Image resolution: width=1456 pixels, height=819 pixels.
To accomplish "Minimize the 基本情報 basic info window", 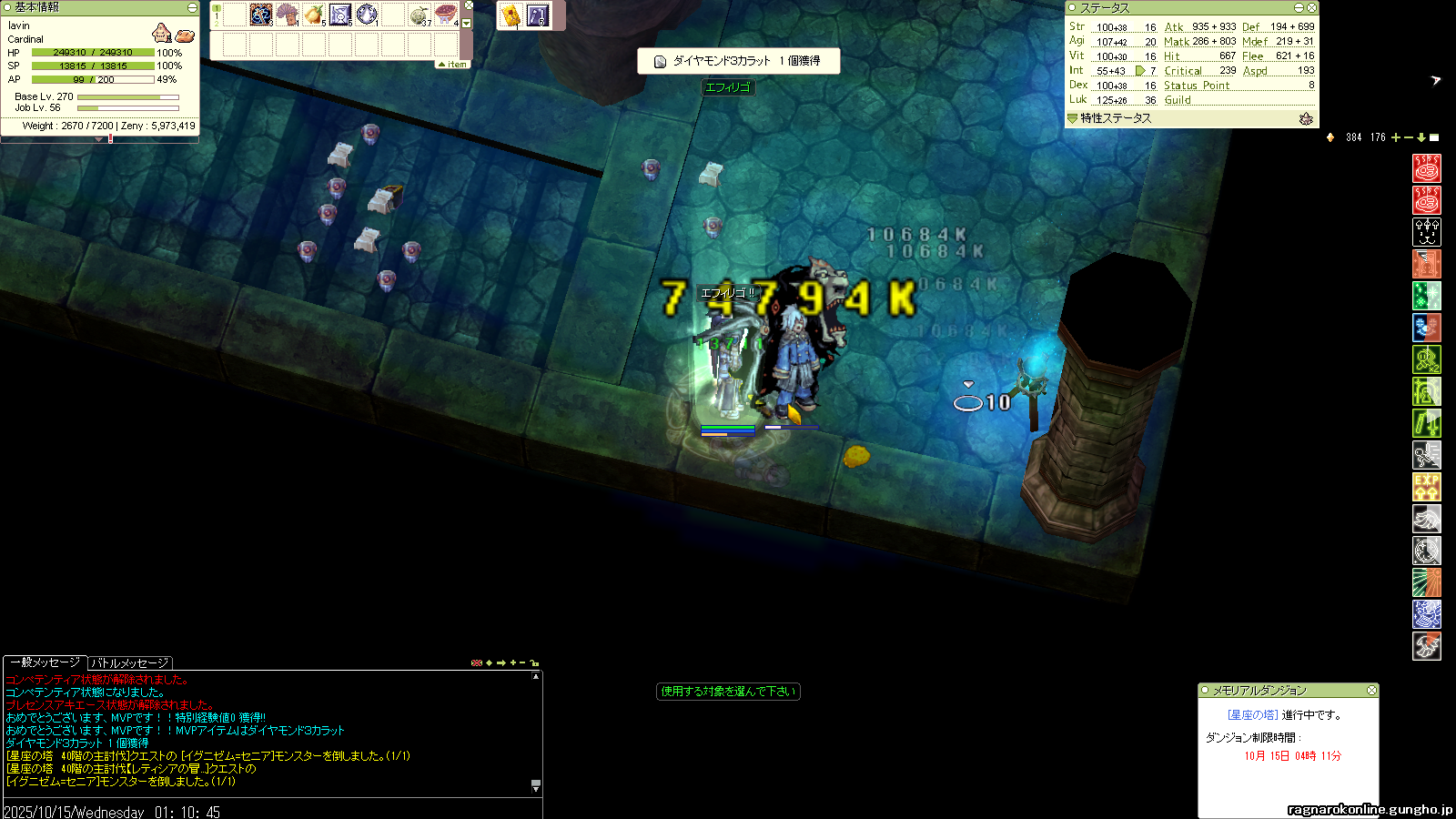I will click(x=192, y=7).
